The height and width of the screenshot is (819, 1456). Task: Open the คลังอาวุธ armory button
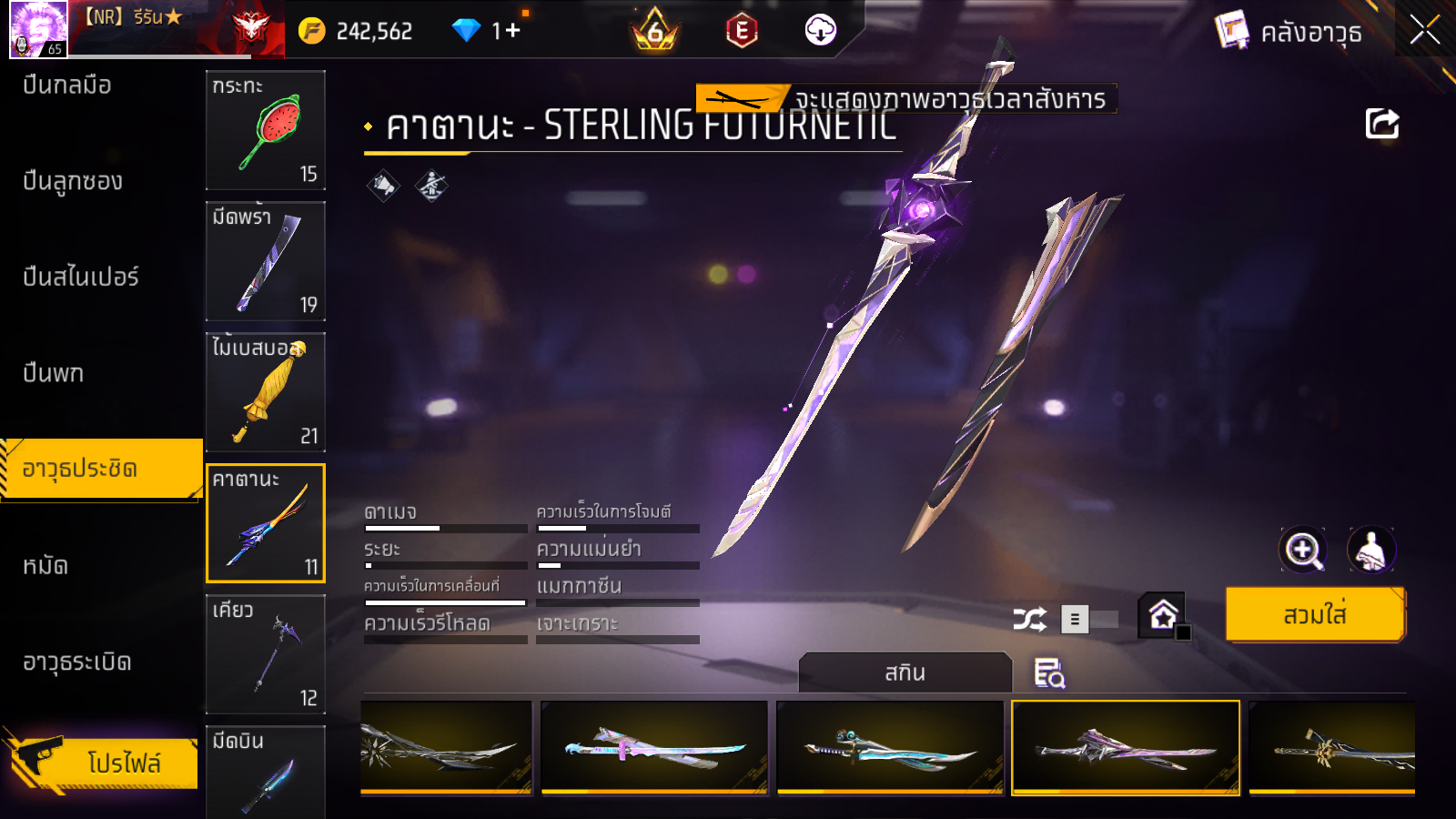point(1289,32)
